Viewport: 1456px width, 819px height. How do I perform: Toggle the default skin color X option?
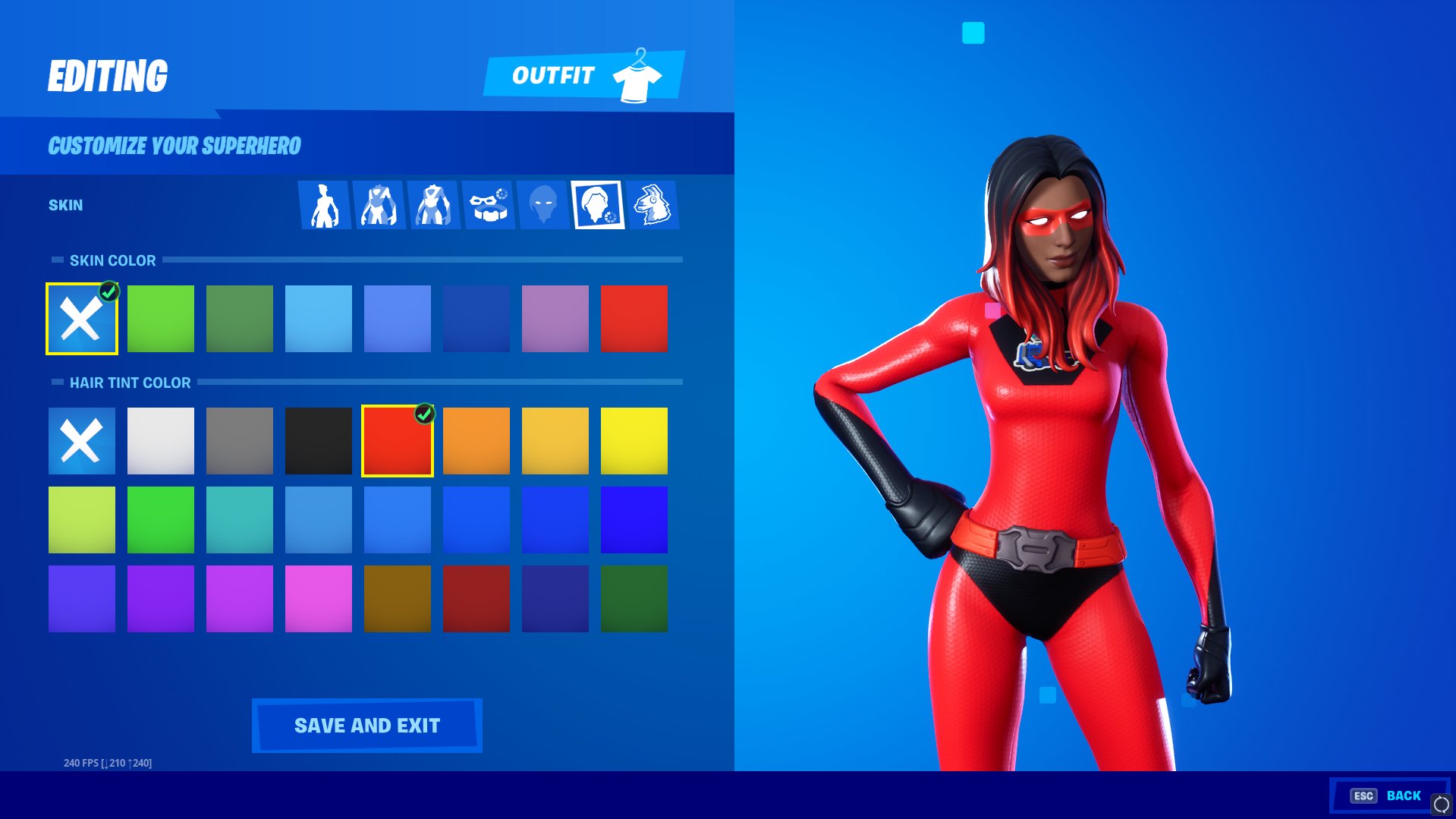[x=81, y=318]
